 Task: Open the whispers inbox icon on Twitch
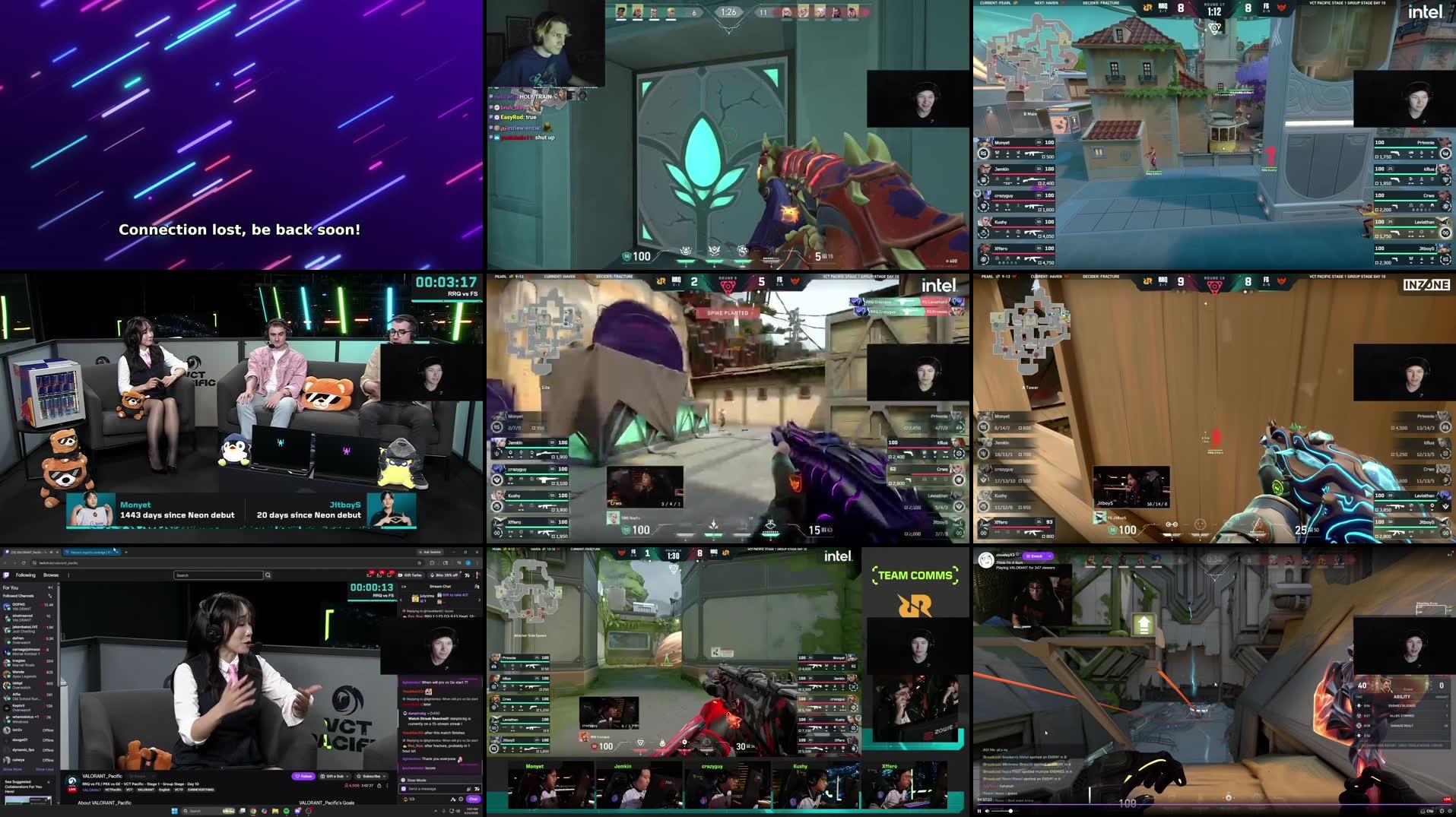(380, 575)
